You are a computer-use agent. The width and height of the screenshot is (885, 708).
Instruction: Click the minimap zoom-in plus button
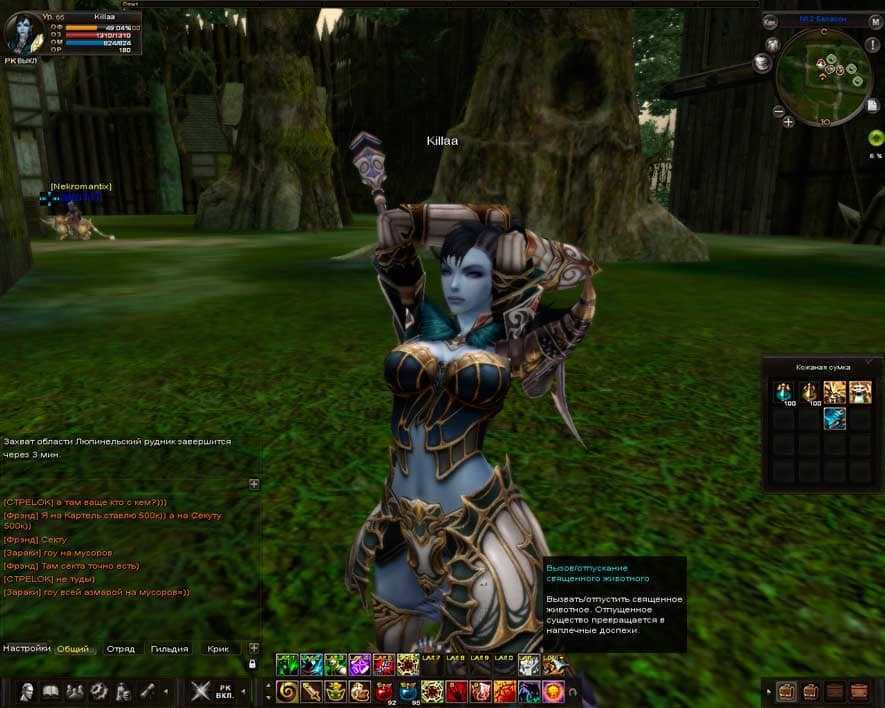coord(789,121)
